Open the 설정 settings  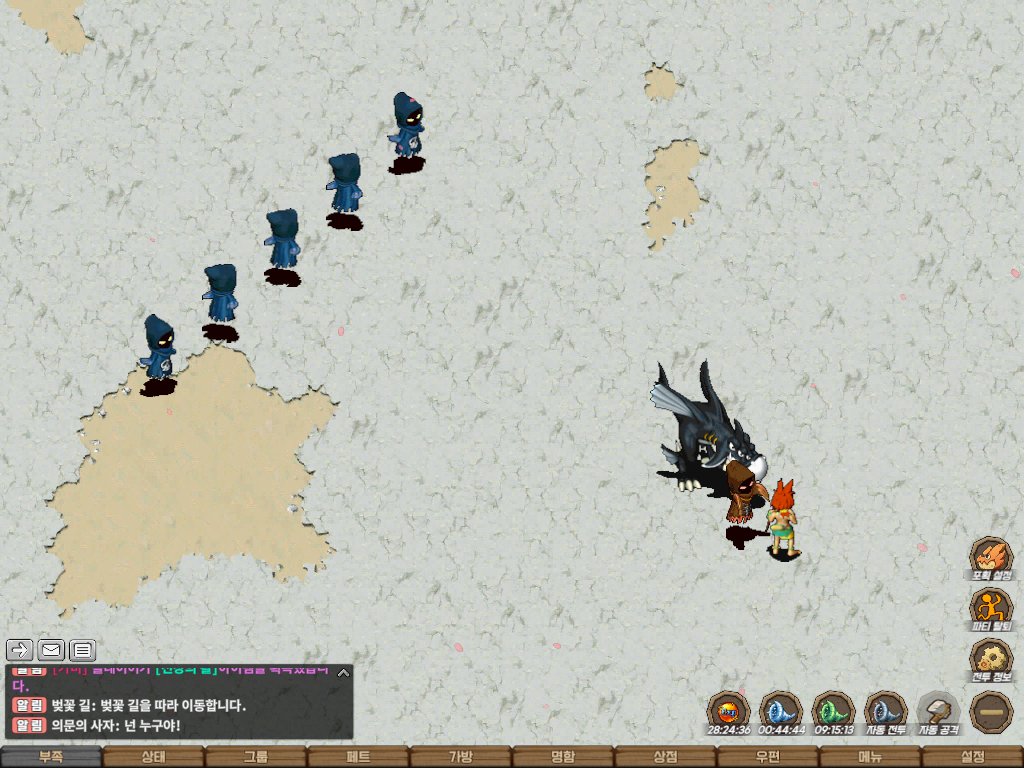pos(972,757)
